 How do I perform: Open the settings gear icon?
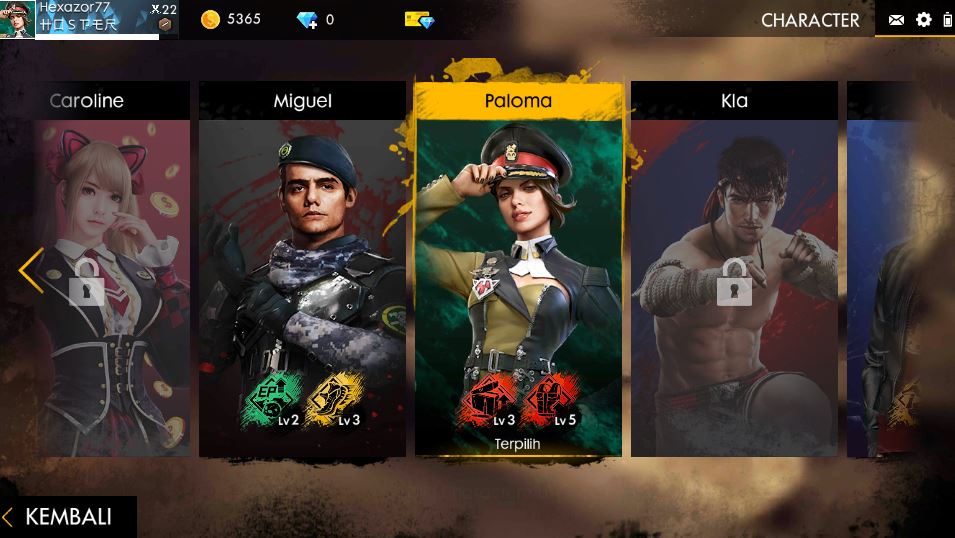point(923,20)
